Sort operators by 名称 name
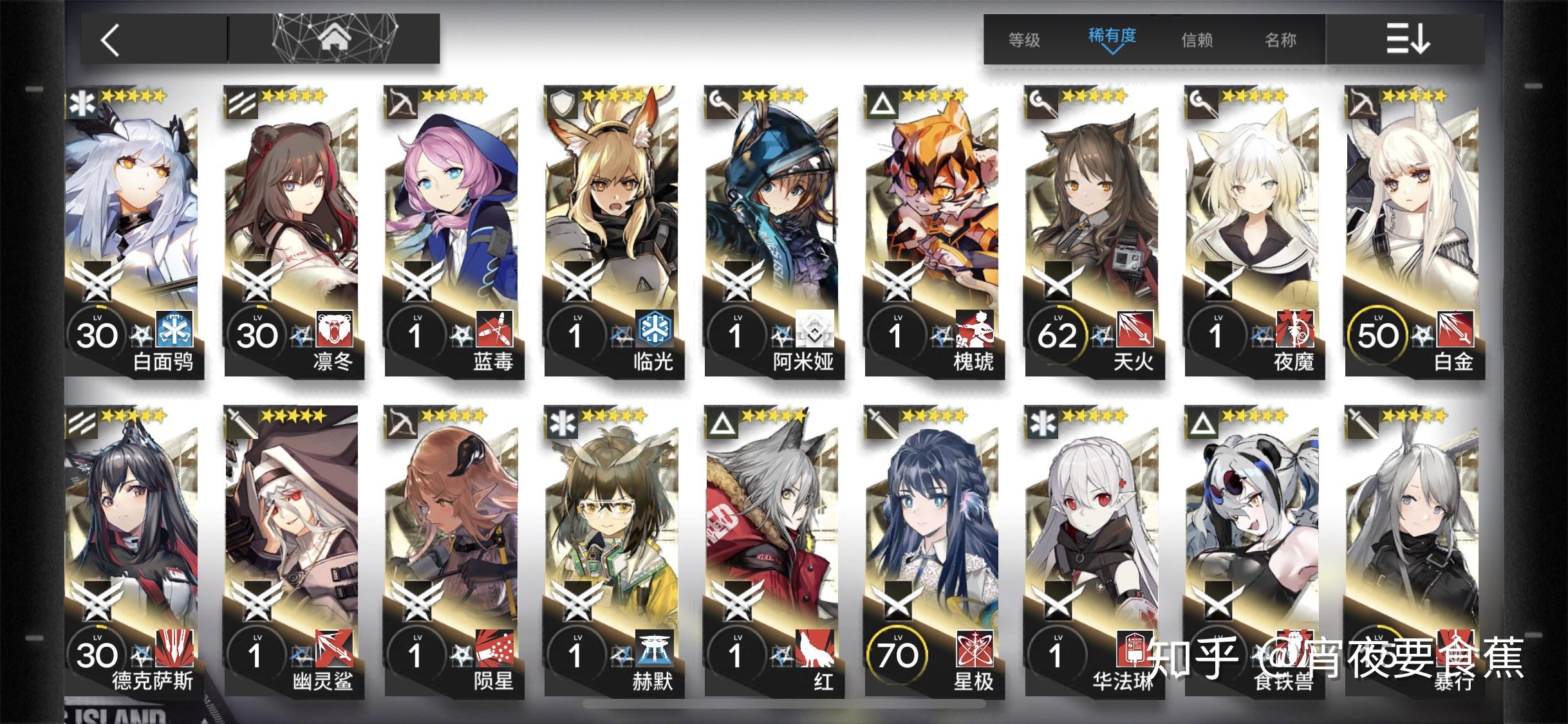1568x724 pixels. pos(1280,40)
